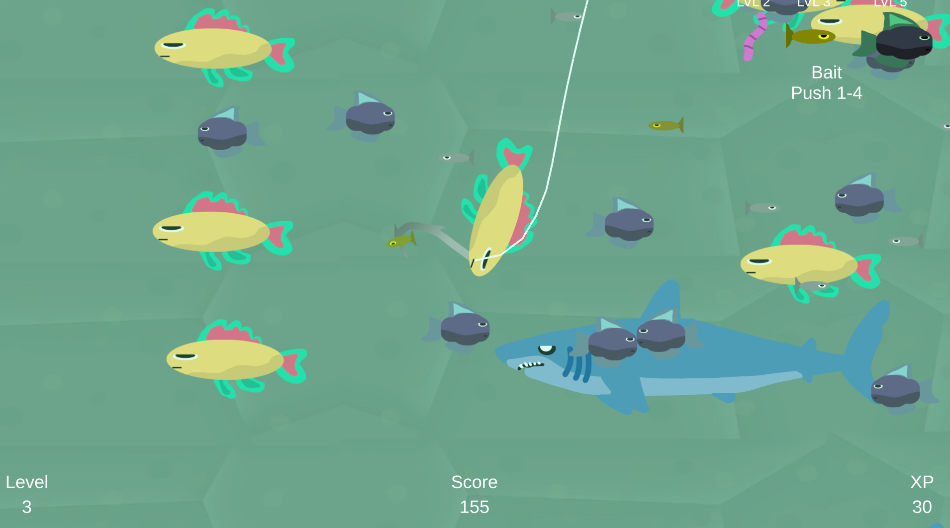
Task: Choose the olive minnow bait icon
Action: [x=810, y=37]
